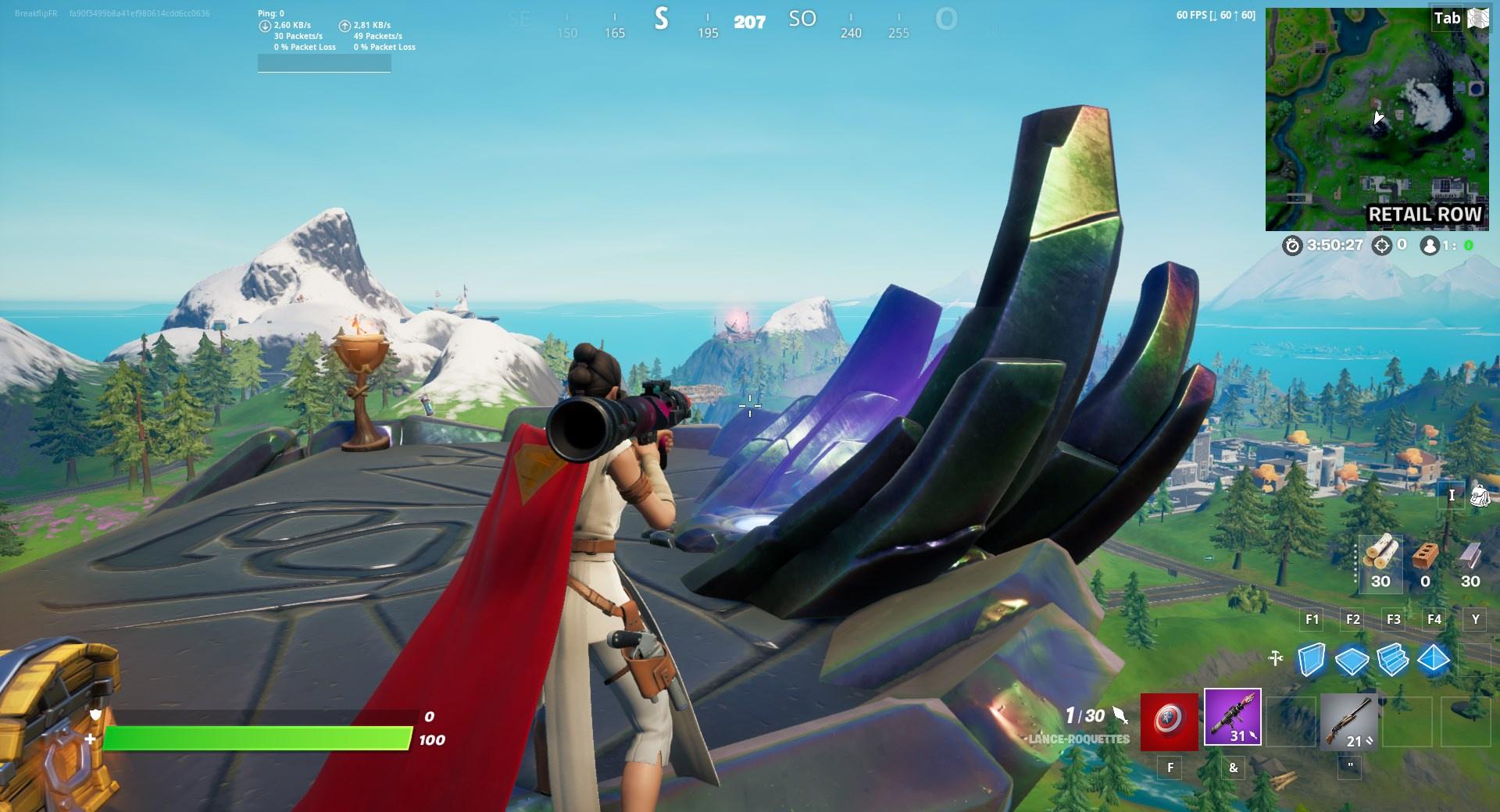Click the F1 build hotkey label
This screenshot has width=1500, height=812.
click(x=1311, y=619)
